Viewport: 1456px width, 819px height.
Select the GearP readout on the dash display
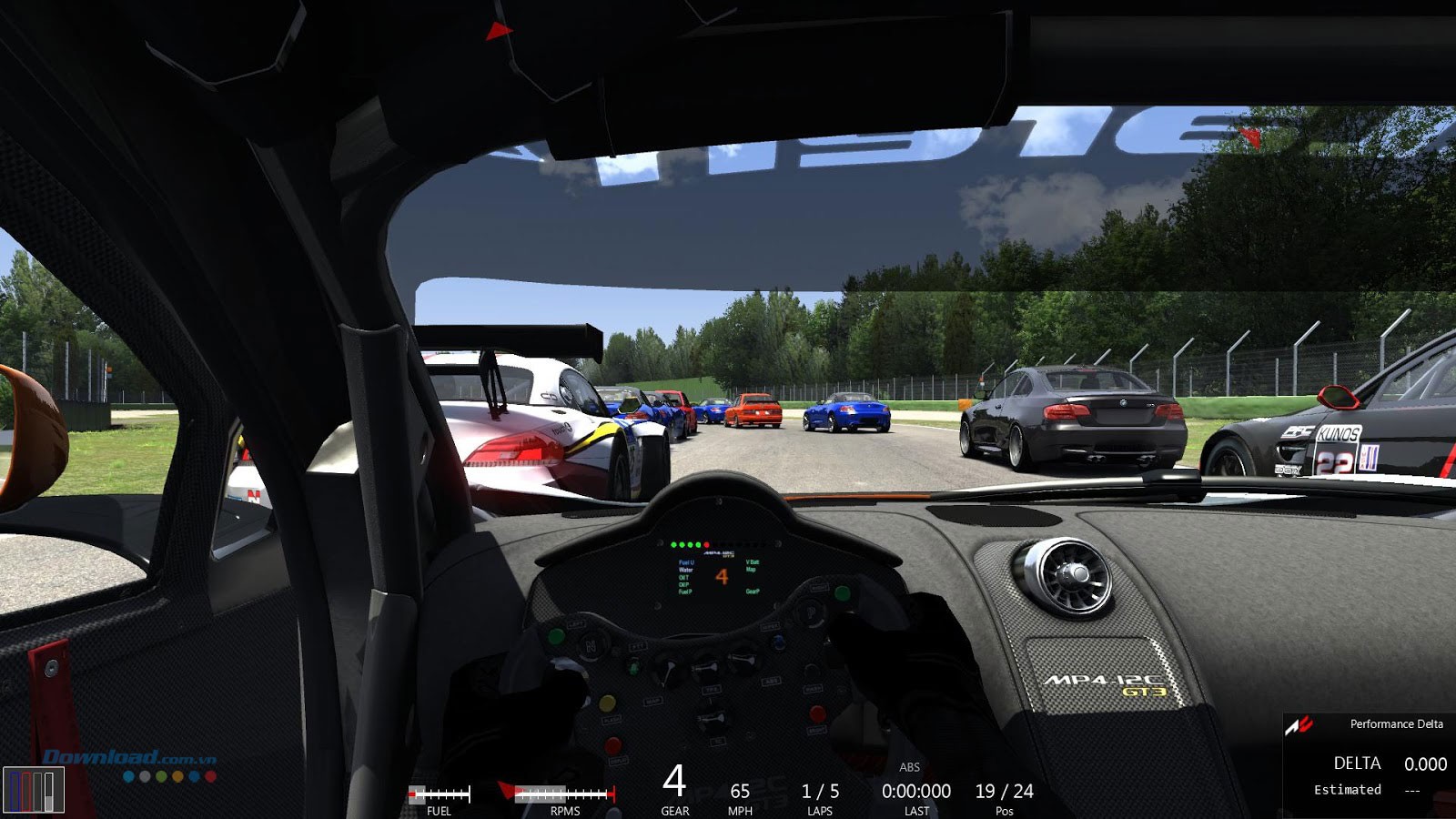753,591
